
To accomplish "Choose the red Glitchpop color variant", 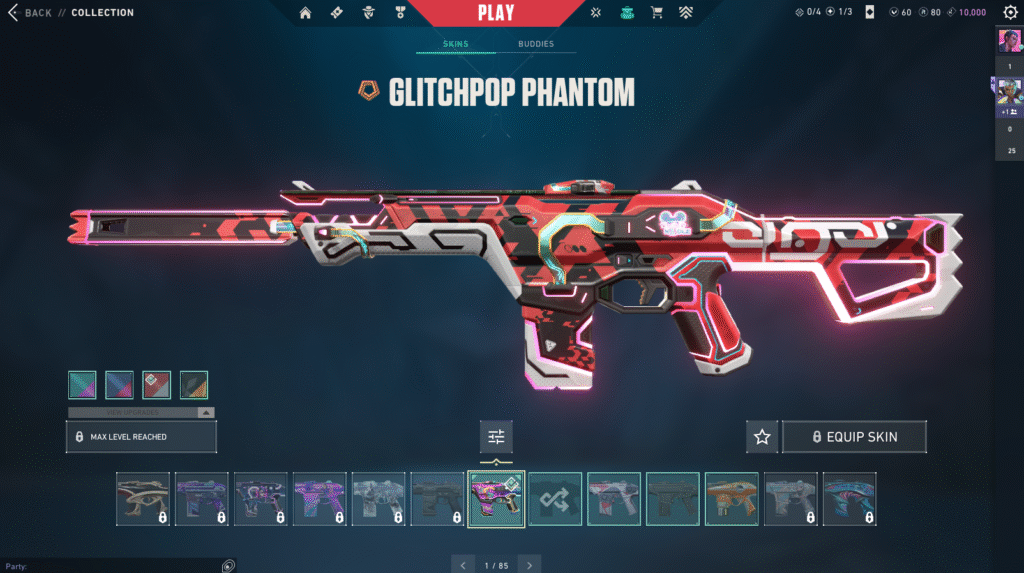I will click(157, 385).
